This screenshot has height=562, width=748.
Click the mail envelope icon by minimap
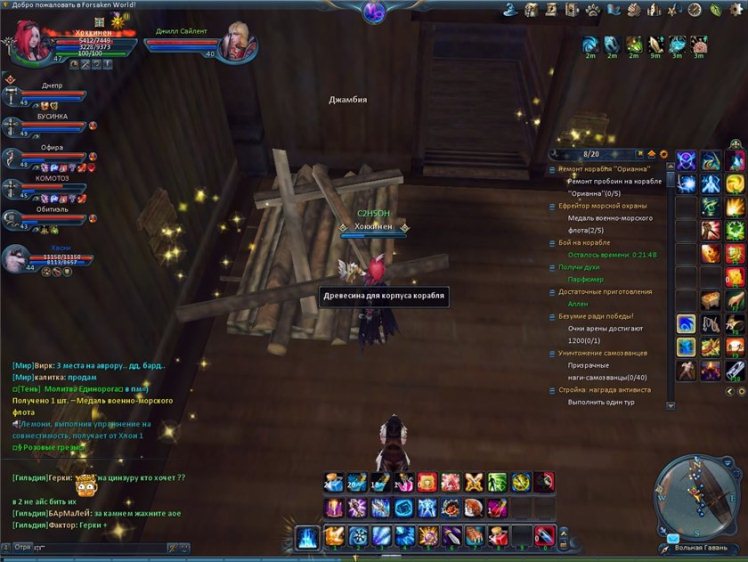(x=673, y=538)
